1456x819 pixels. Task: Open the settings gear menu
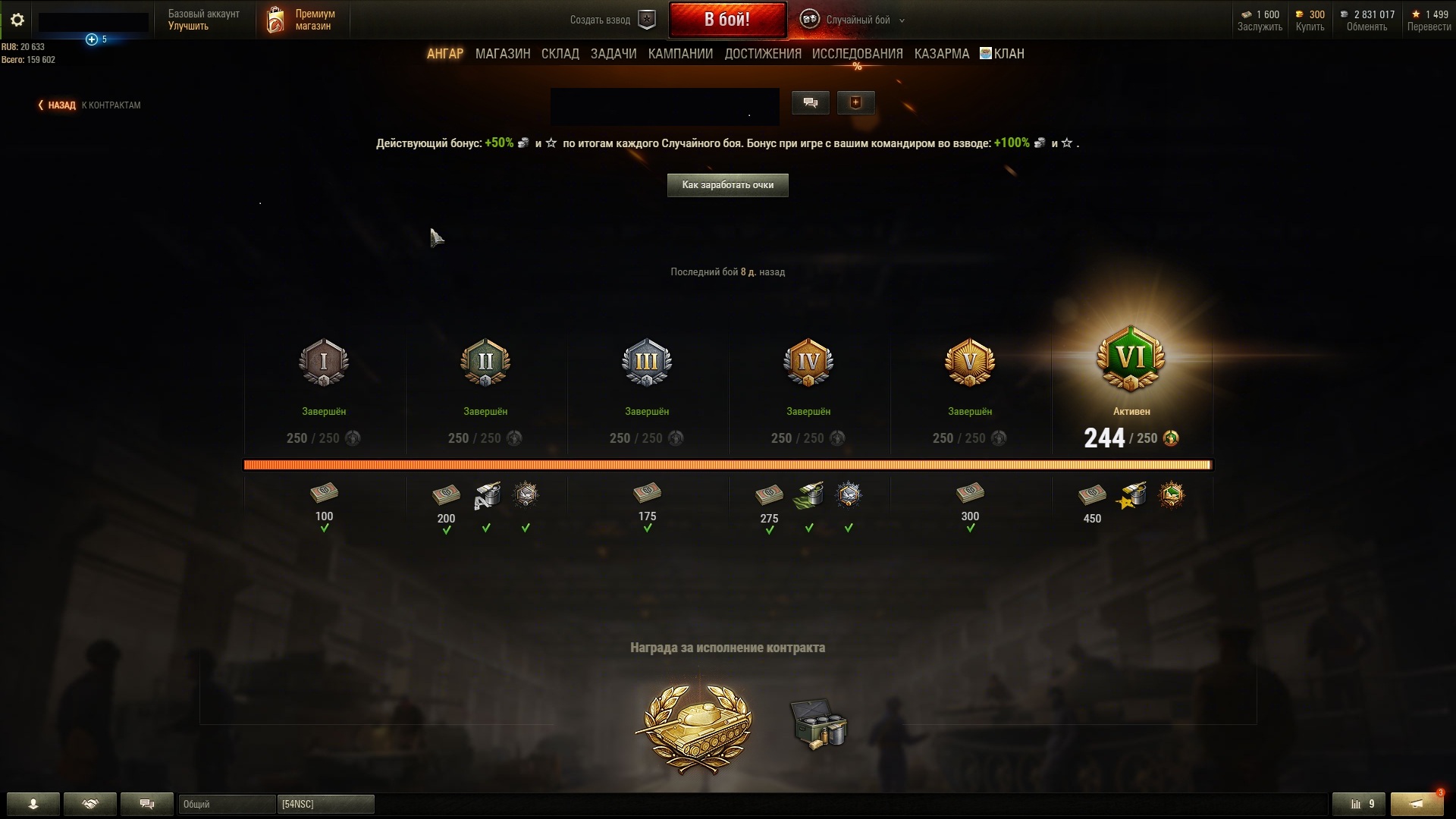coord(17,20)
